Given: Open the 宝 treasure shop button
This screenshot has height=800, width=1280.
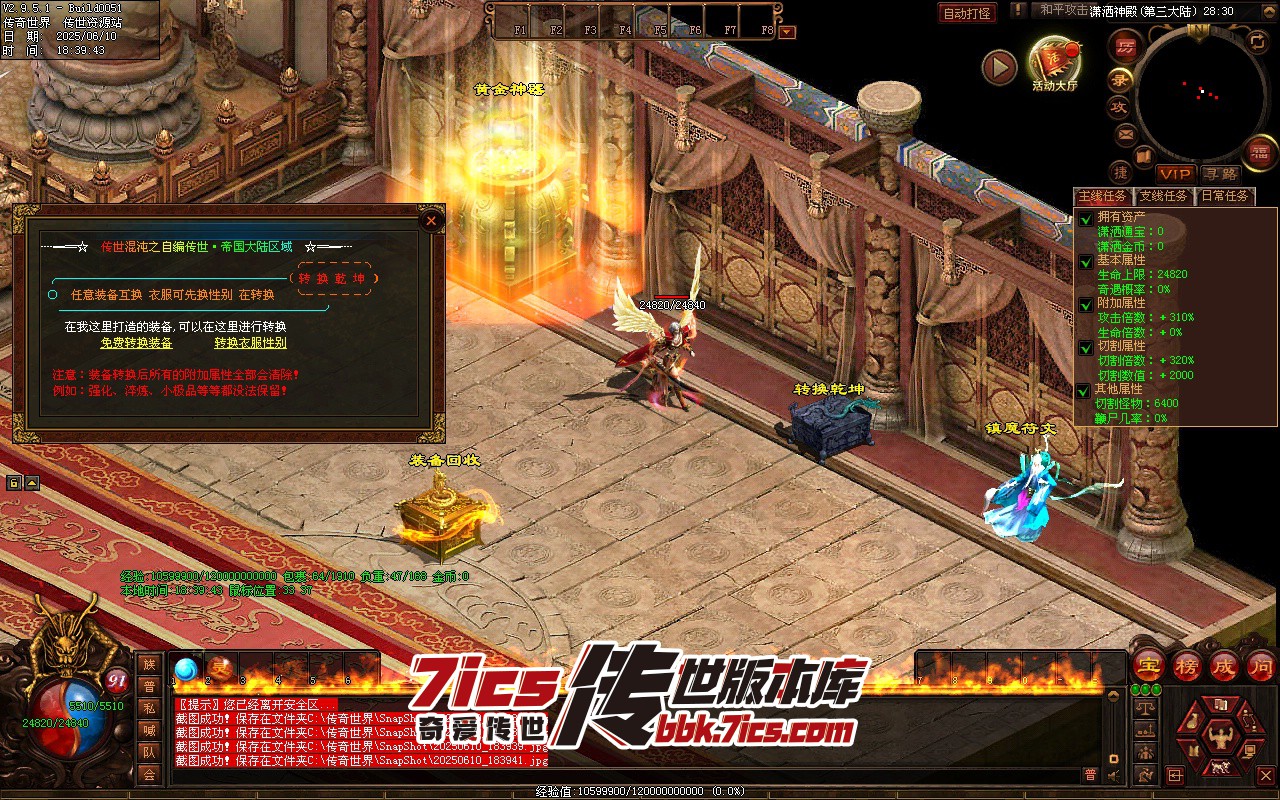Looking at the screenshot, I should [x=1149, y=665].
